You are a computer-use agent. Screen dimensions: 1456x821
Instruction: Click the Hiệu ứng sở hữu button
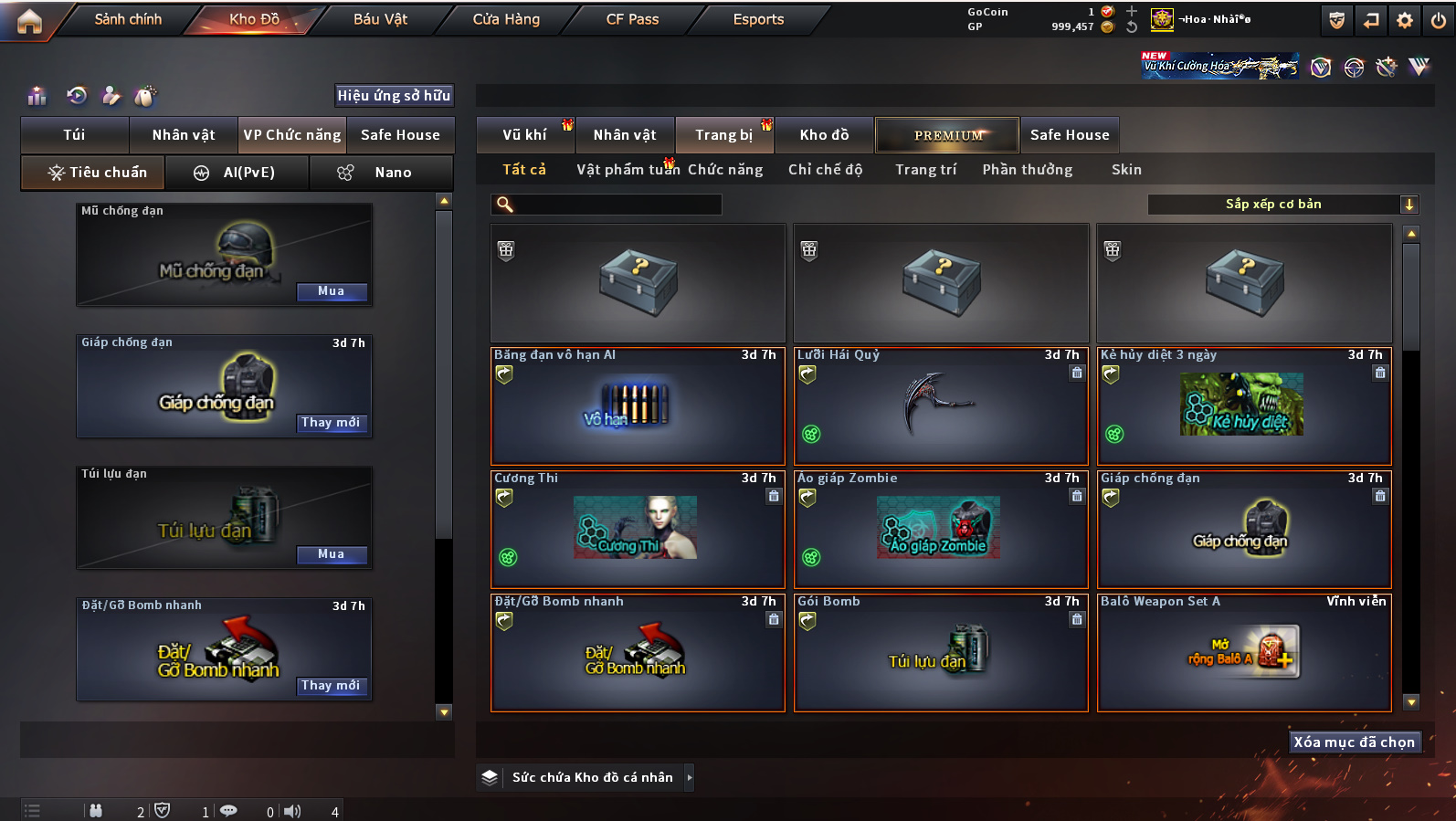394,96
